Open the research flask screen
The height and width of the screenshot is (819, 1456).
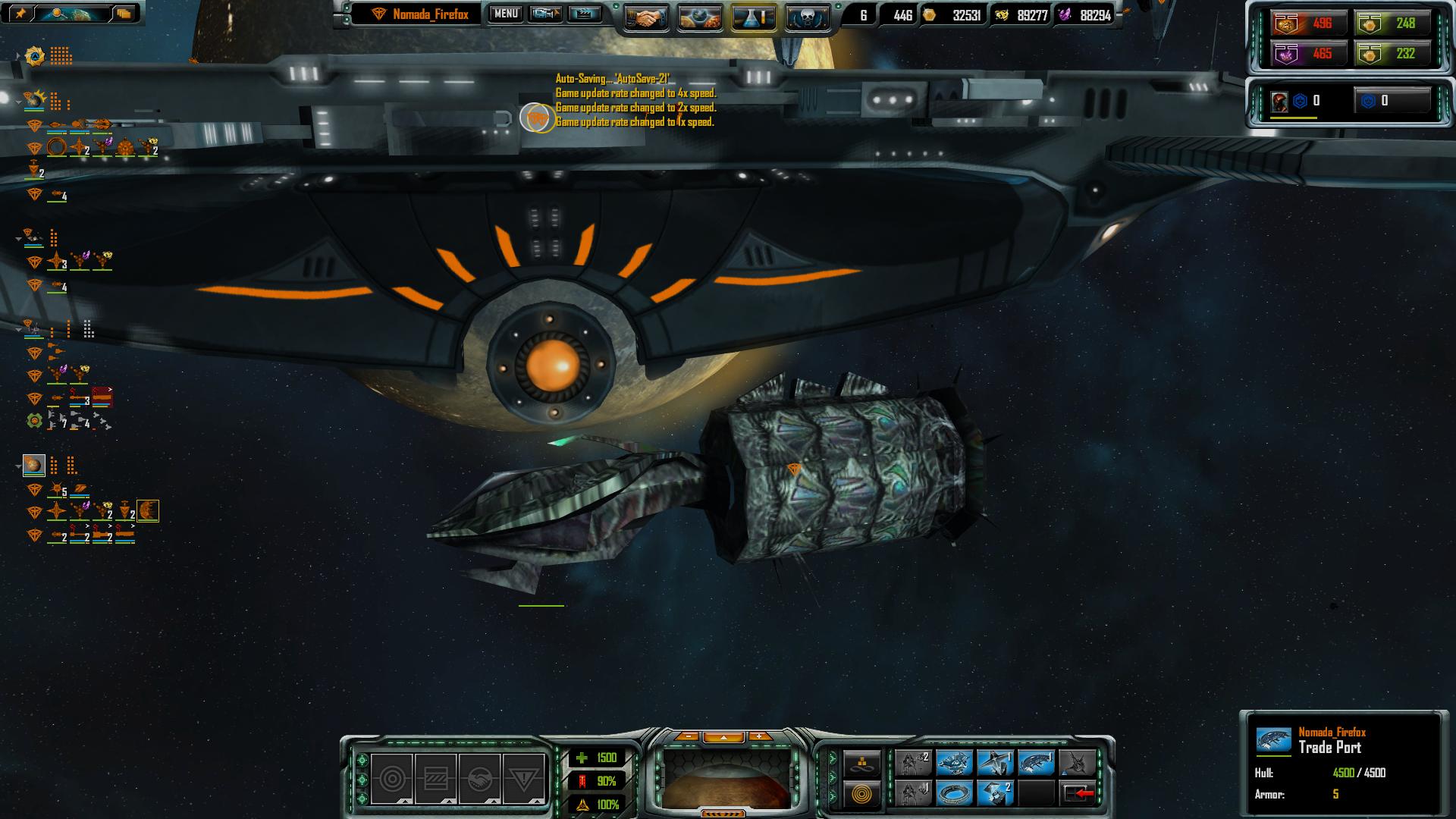pos(753,17)
